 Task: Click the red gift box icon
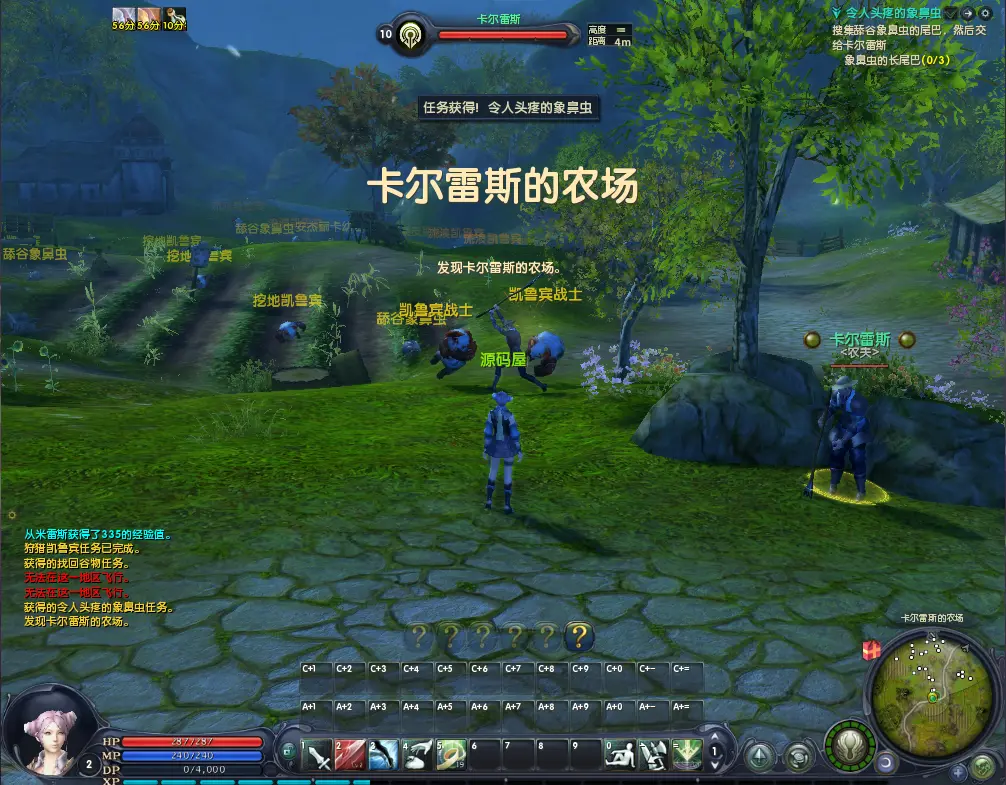point(871,650)
